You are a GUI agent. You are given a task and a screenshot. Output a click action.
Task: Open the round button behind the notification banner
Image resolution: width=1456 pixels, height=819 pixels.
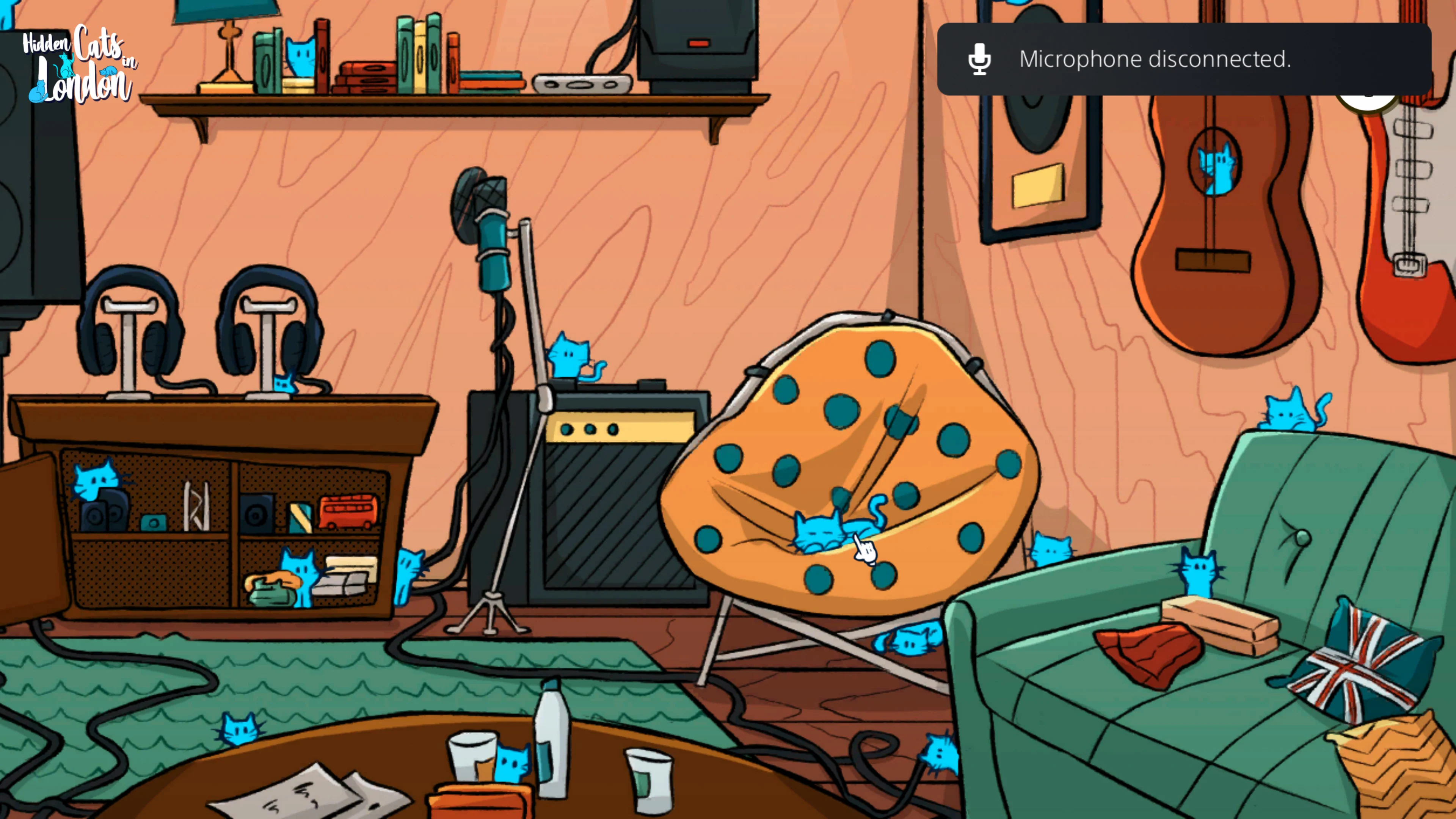(x=1368, y=102)
